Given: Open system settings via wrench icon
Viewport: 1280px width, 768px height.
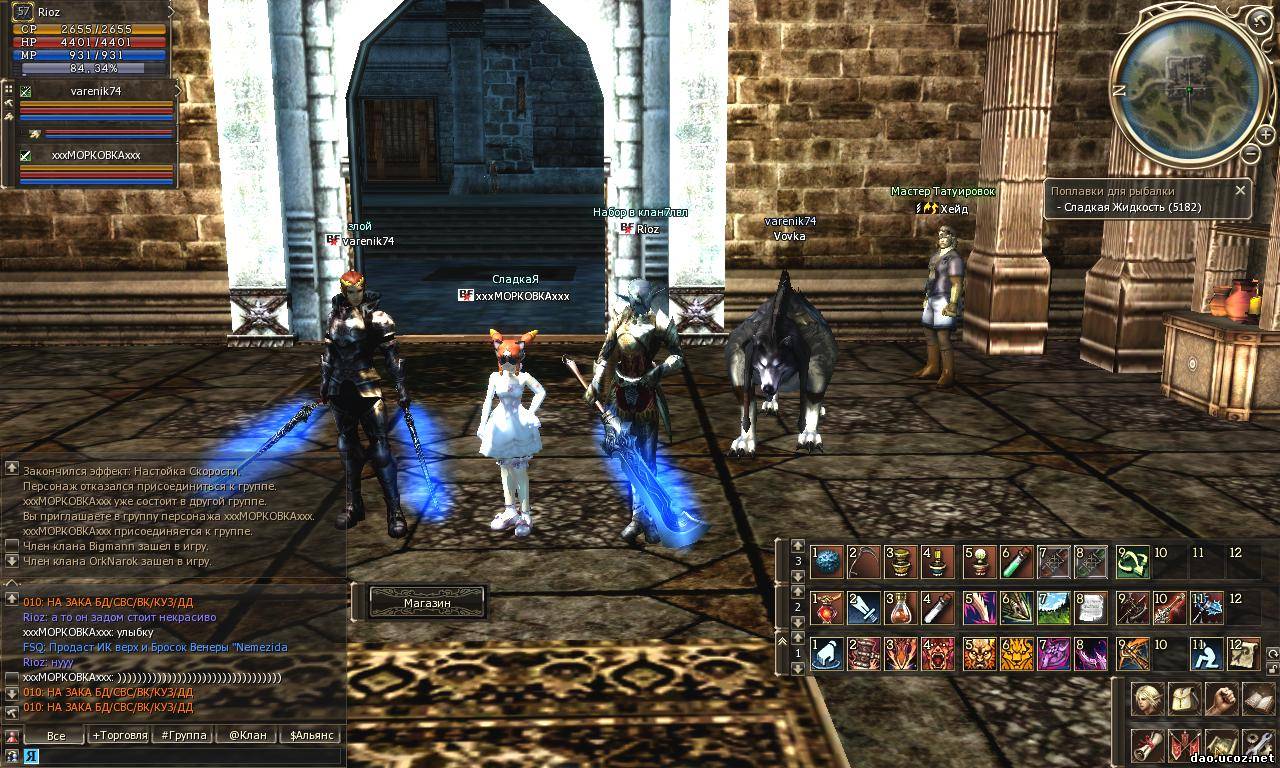Looking at the screenshot, I should click(1257, 745).
